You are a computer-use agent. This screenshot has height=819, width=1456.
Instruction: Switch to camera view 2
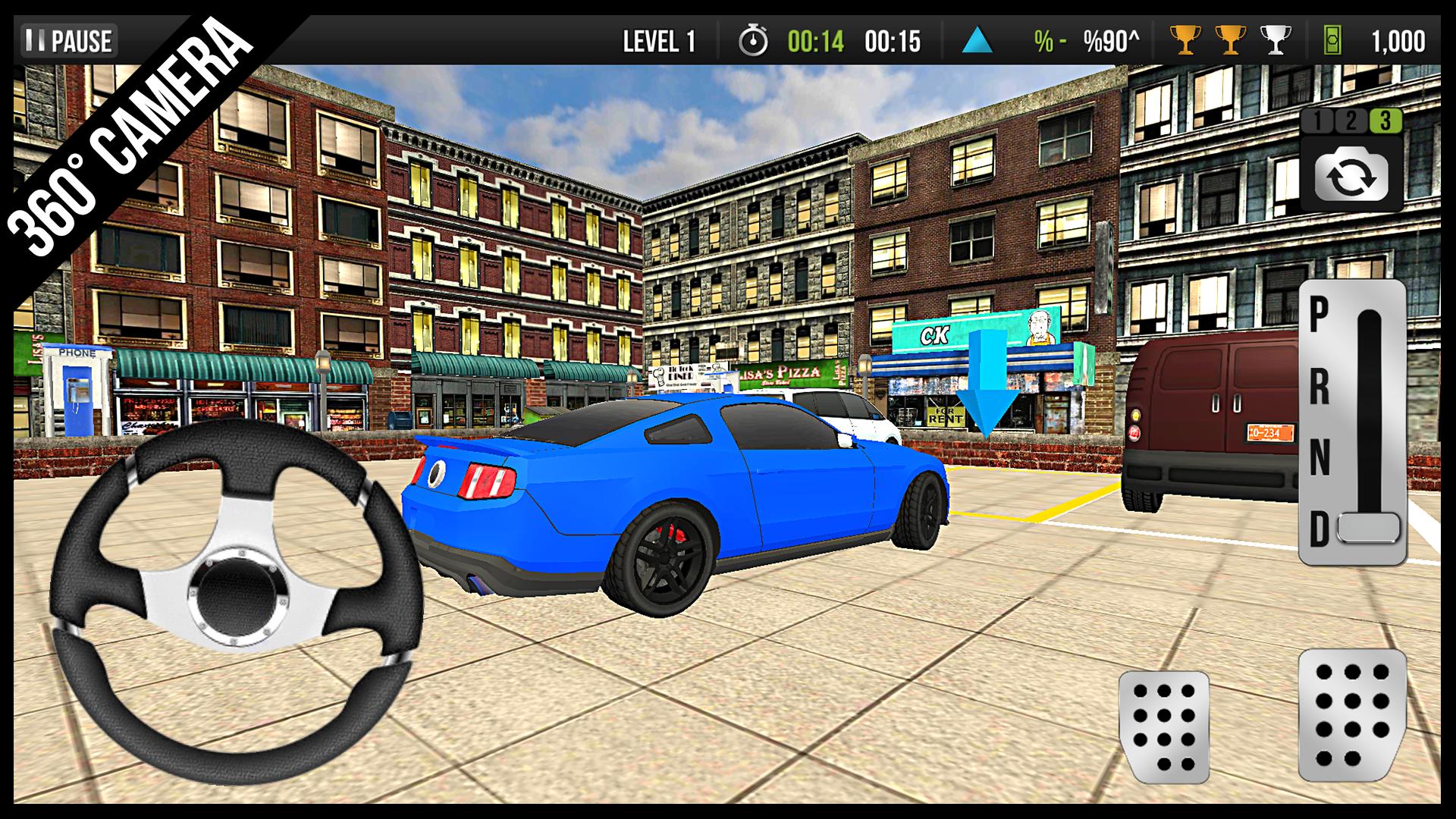click(x=1351, y=119)
